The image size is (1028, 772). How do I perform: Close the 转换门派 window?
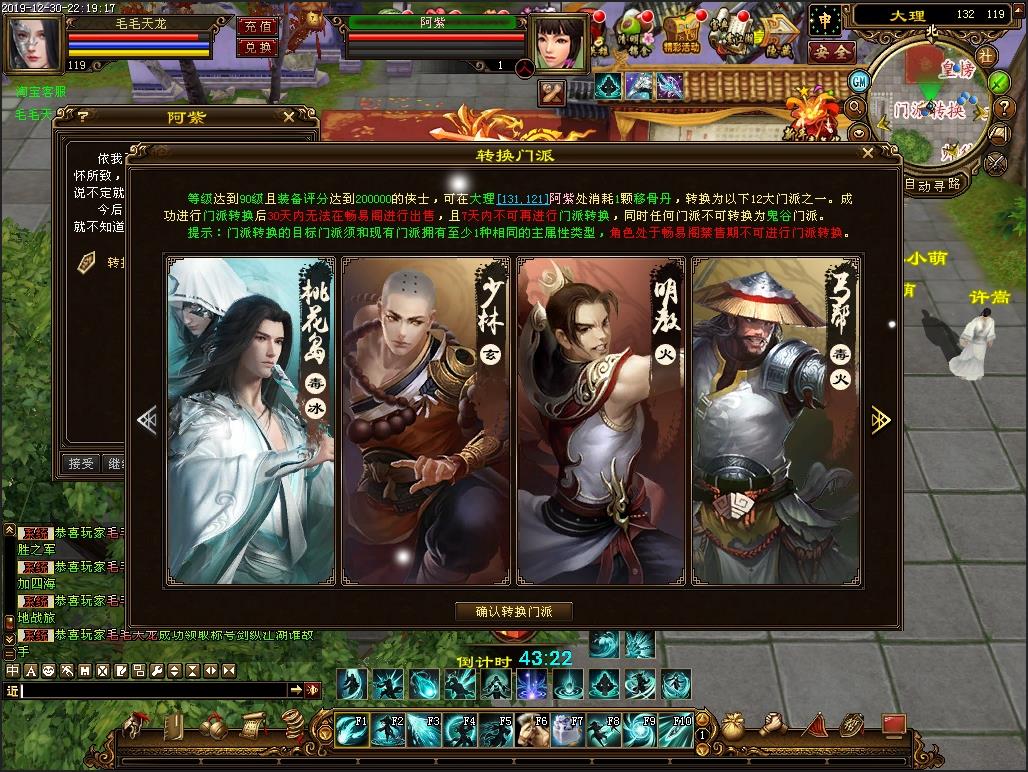[x=867, y=153]
